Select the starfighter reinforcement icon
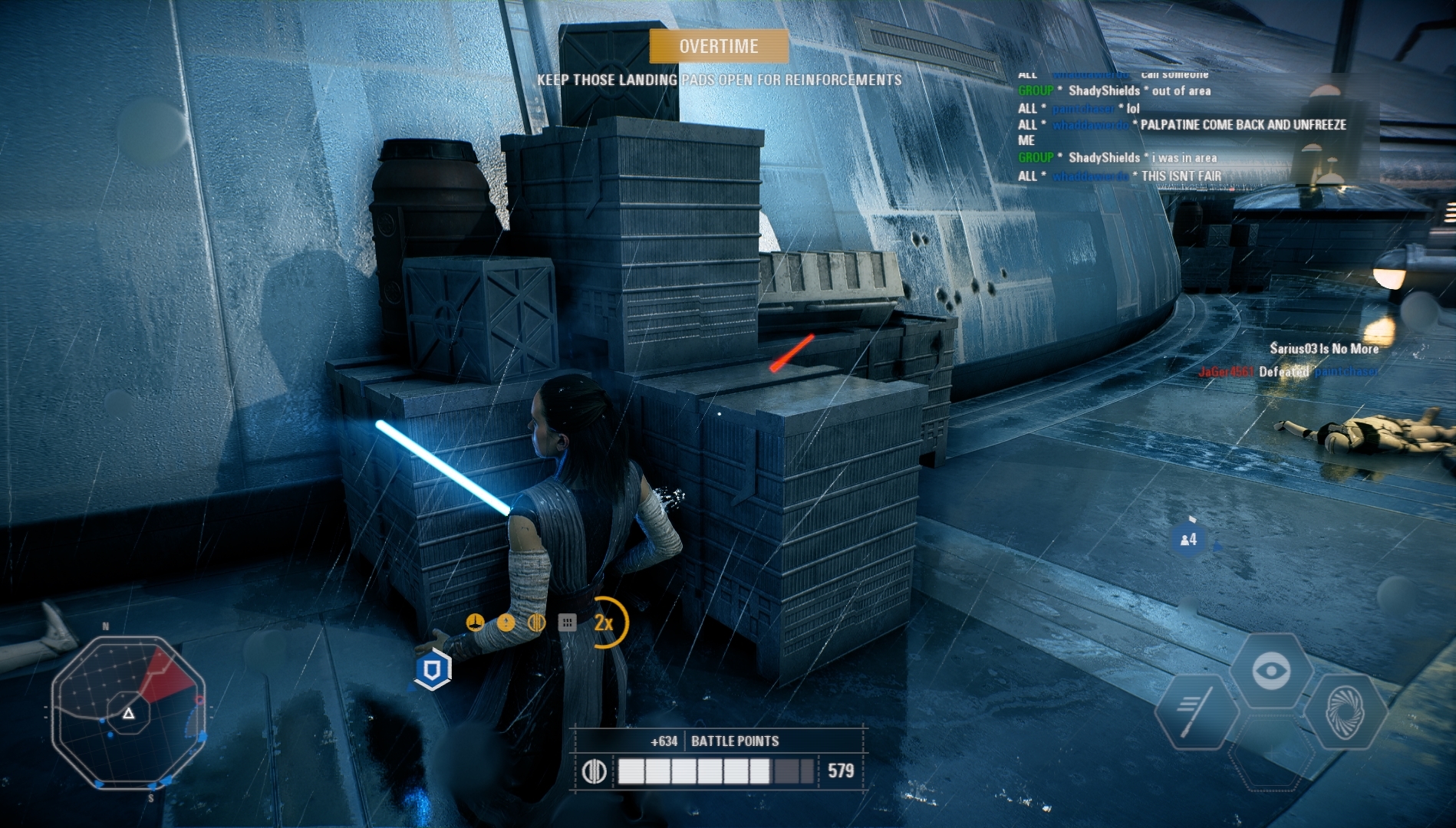 [x=475, y=623]
